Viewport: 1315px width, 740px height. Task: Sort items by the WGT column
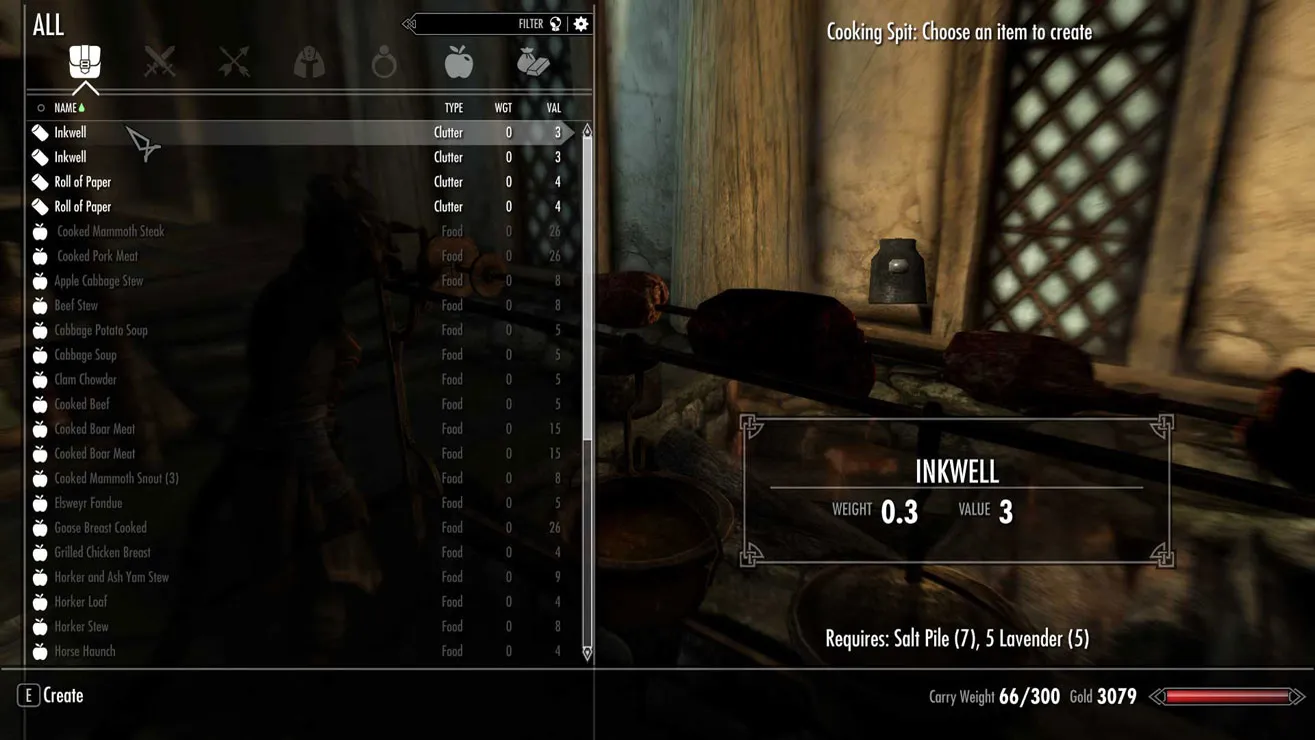pos(503,108)
